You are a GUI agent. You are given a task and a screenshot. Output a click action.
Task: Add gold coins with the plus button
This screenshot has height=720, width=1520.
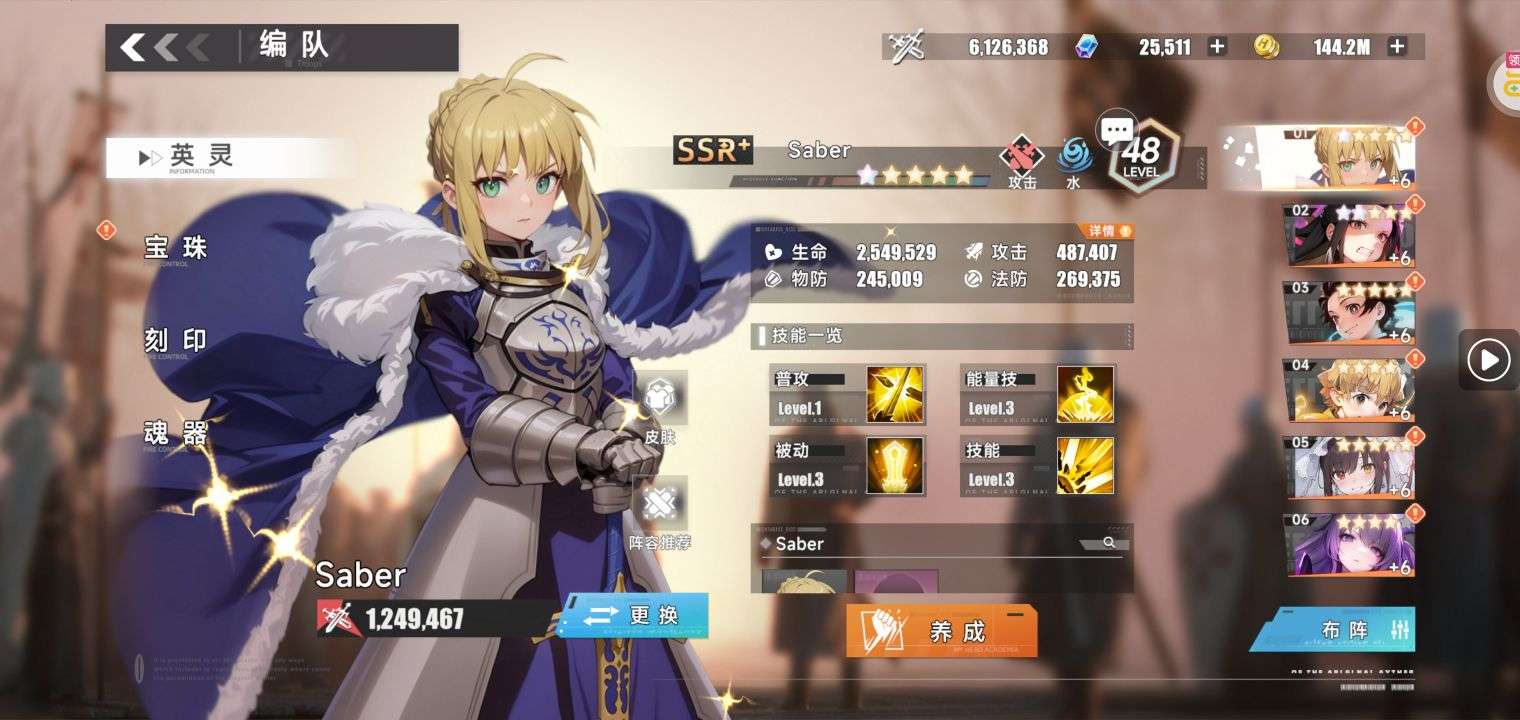point(1397,46)
